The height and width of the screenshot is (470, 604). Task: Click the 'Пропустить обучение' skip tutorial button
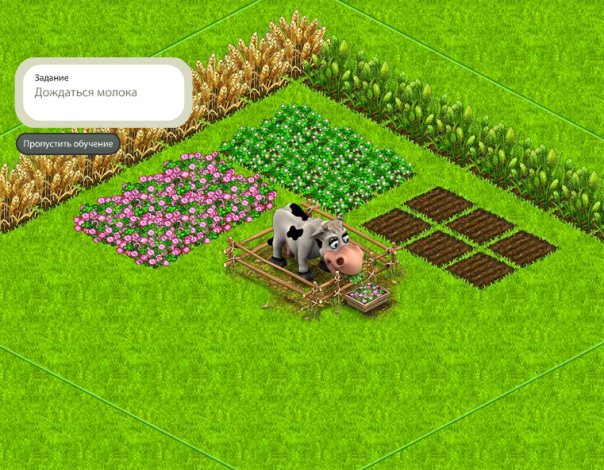click(68, 144)
